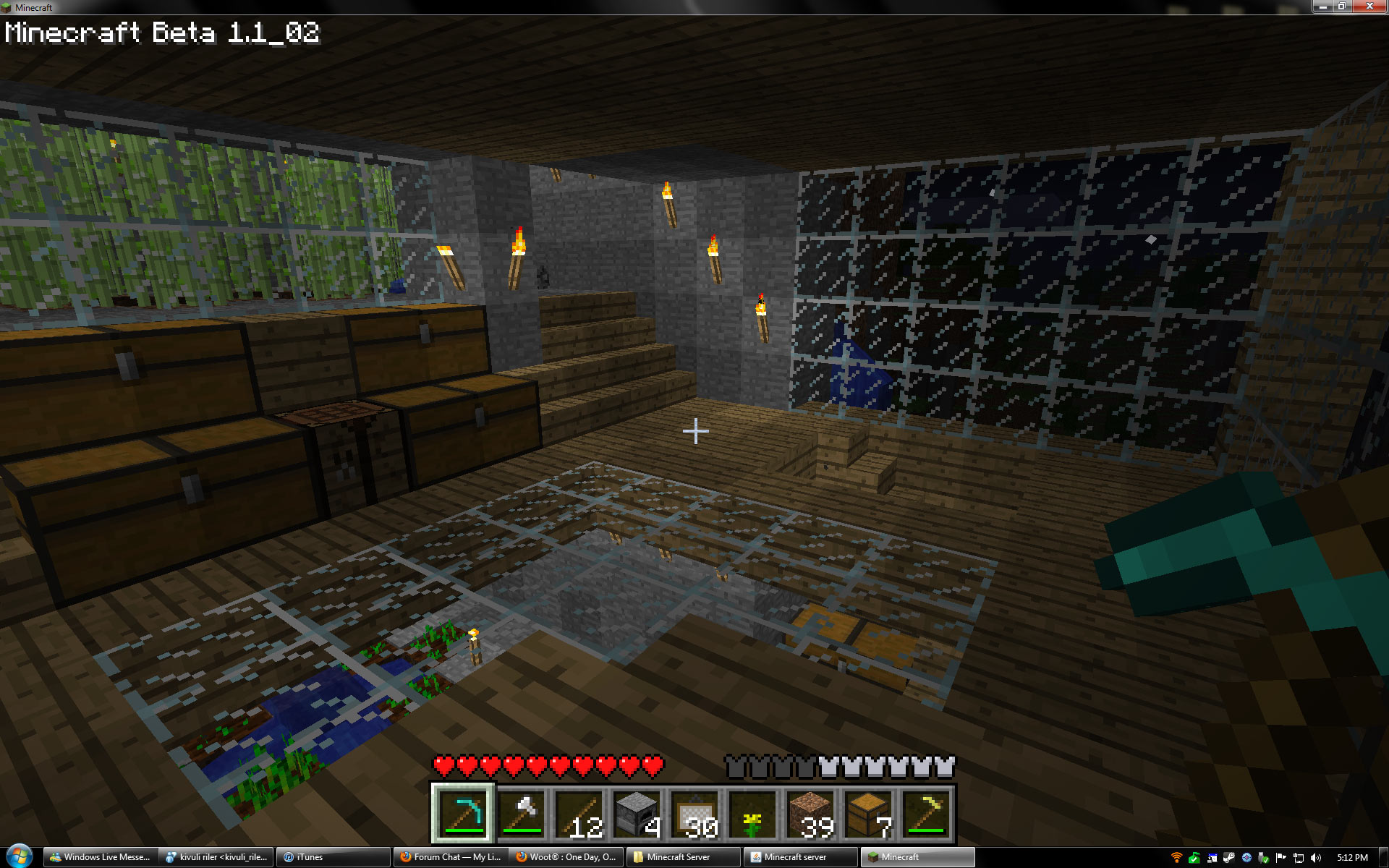Select the iron axe hotbar slot
This screenshot has height=868, width=1389.
[x=521, y=814]
